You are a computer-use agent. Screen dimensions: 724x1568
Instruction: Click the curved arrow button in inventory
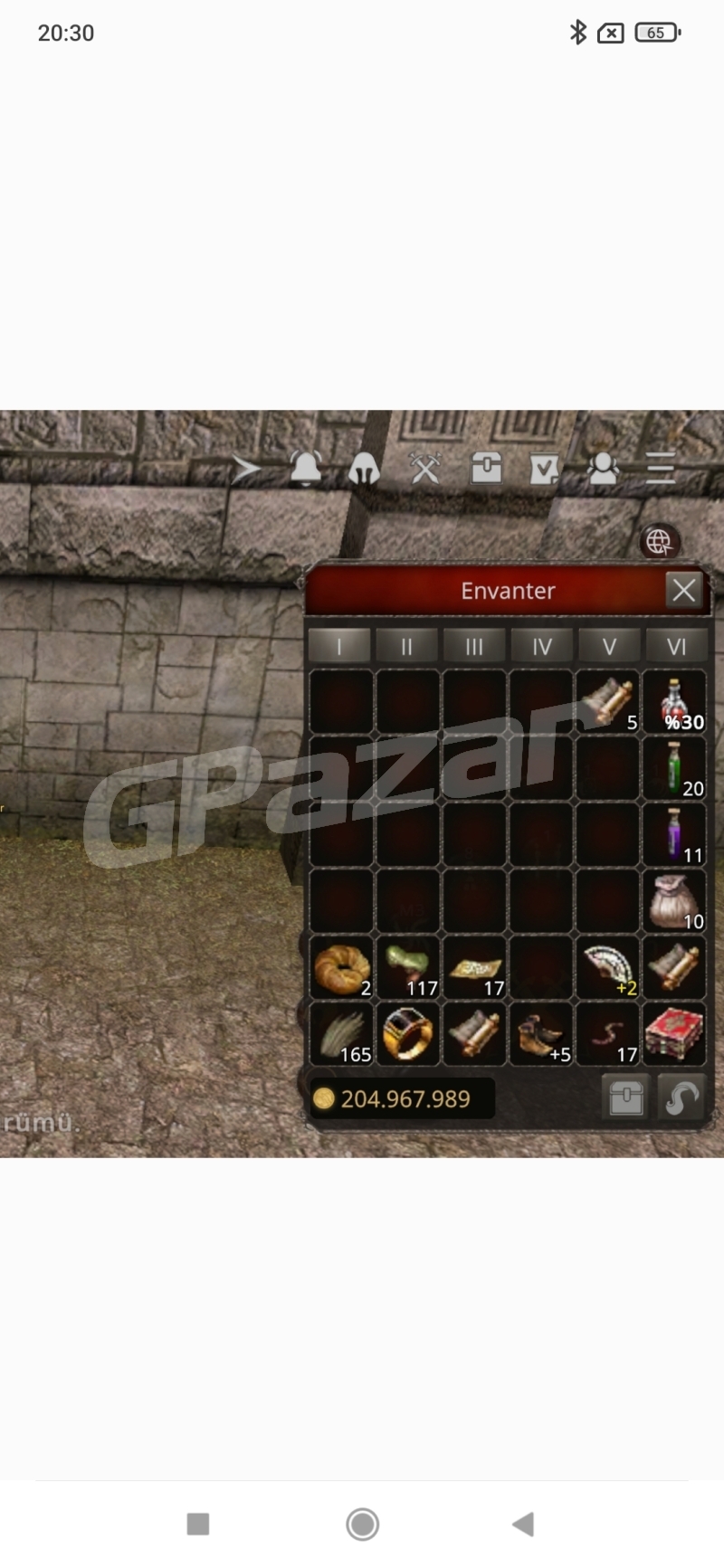pos(681,1098)
